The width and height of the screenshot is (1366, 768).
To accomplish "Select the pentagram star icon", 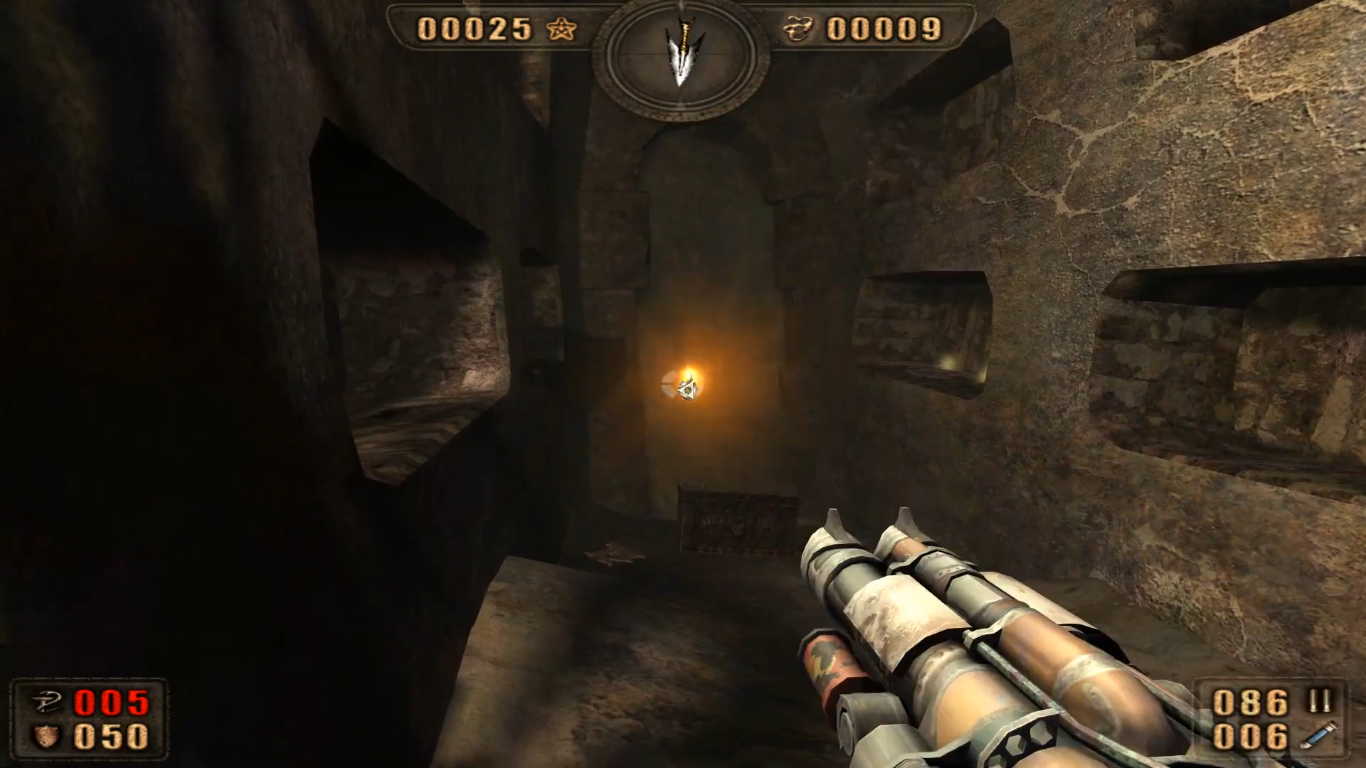I will [561, 29].
